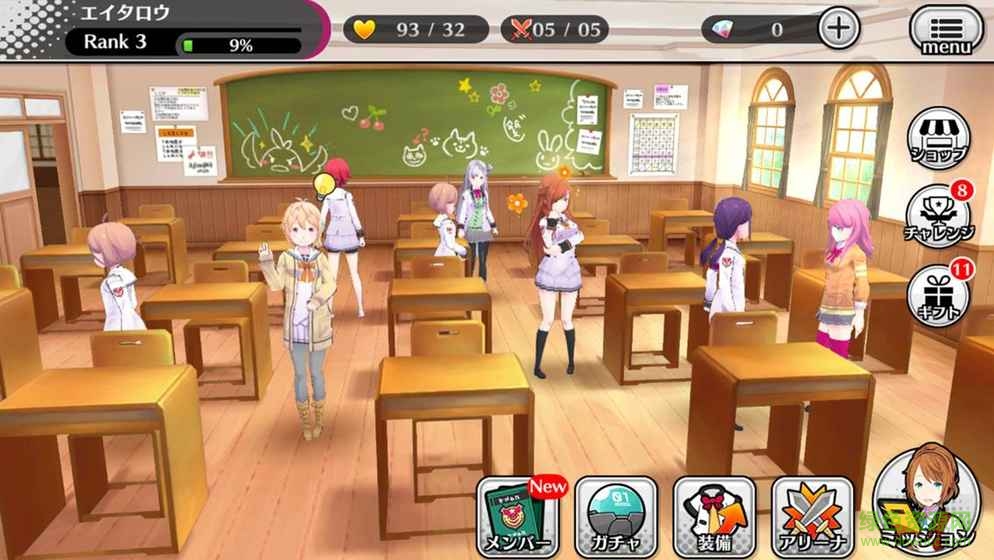
Task: Open the Shop (ショップ)
Action: click(939, 140)
